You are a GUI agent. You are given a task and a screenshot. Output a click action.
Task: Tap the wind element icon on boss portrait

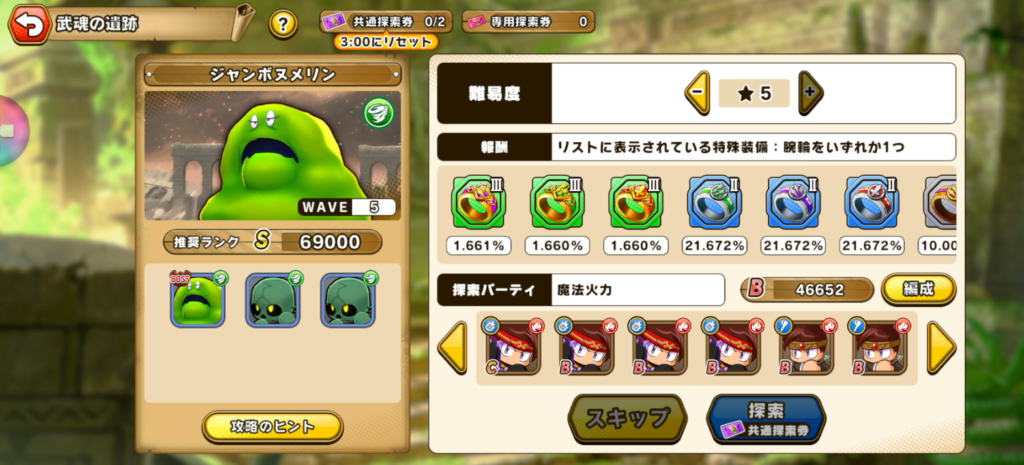[378, 110]
